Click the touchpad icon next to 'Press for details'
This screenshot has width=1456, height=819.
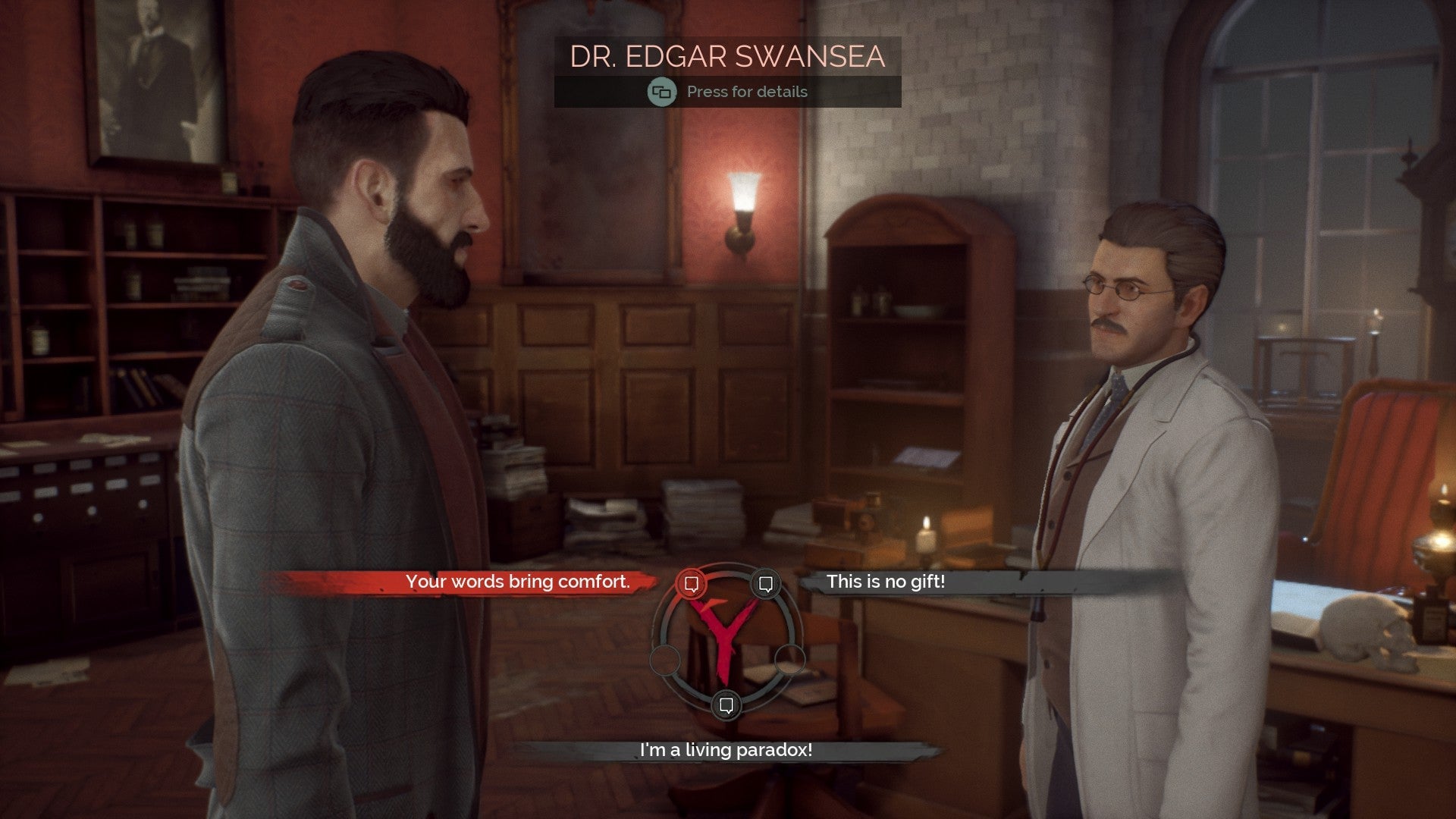[660, 92]
